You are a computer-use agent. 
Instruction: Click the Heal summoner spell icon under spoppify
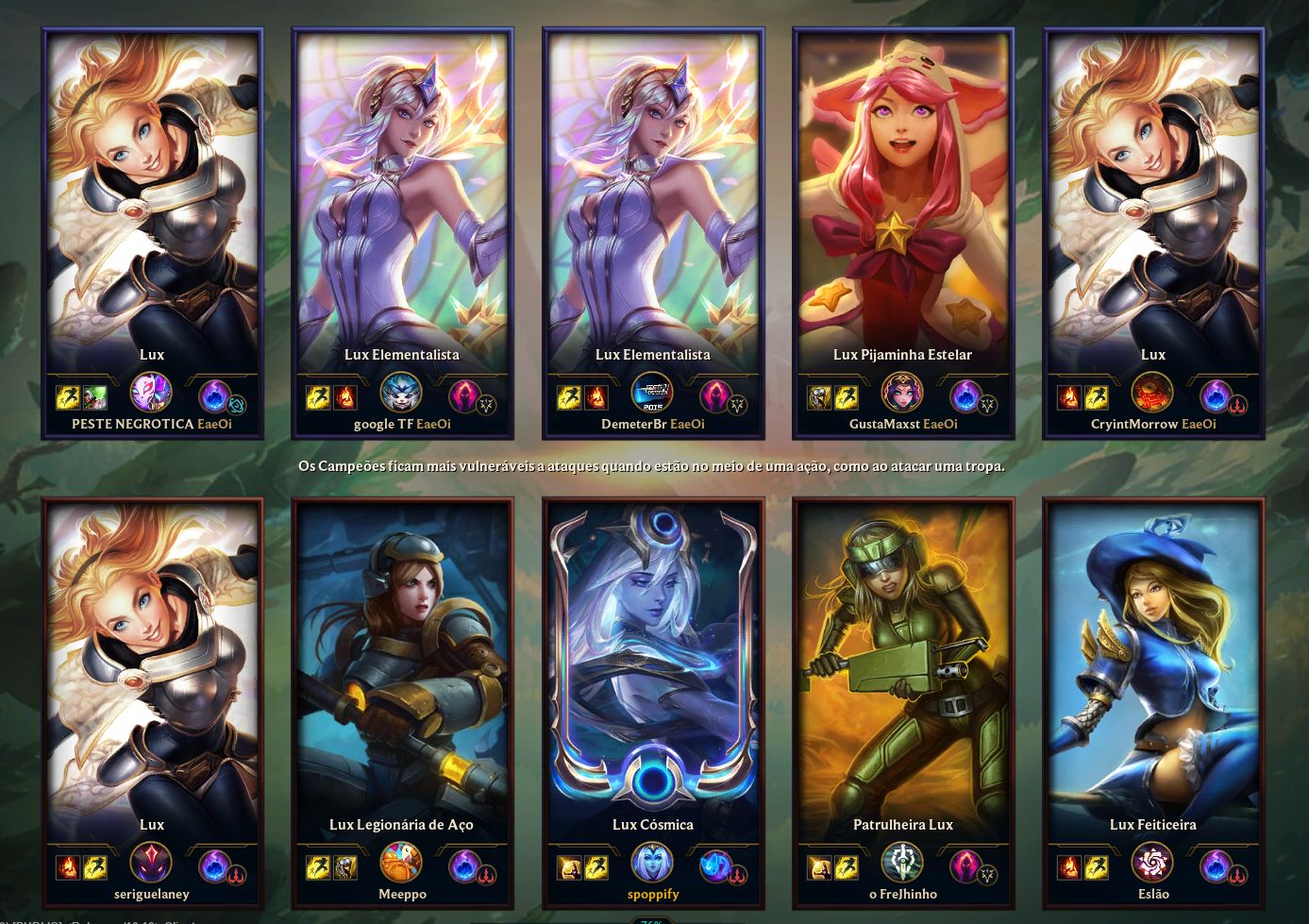pos(570,868)
